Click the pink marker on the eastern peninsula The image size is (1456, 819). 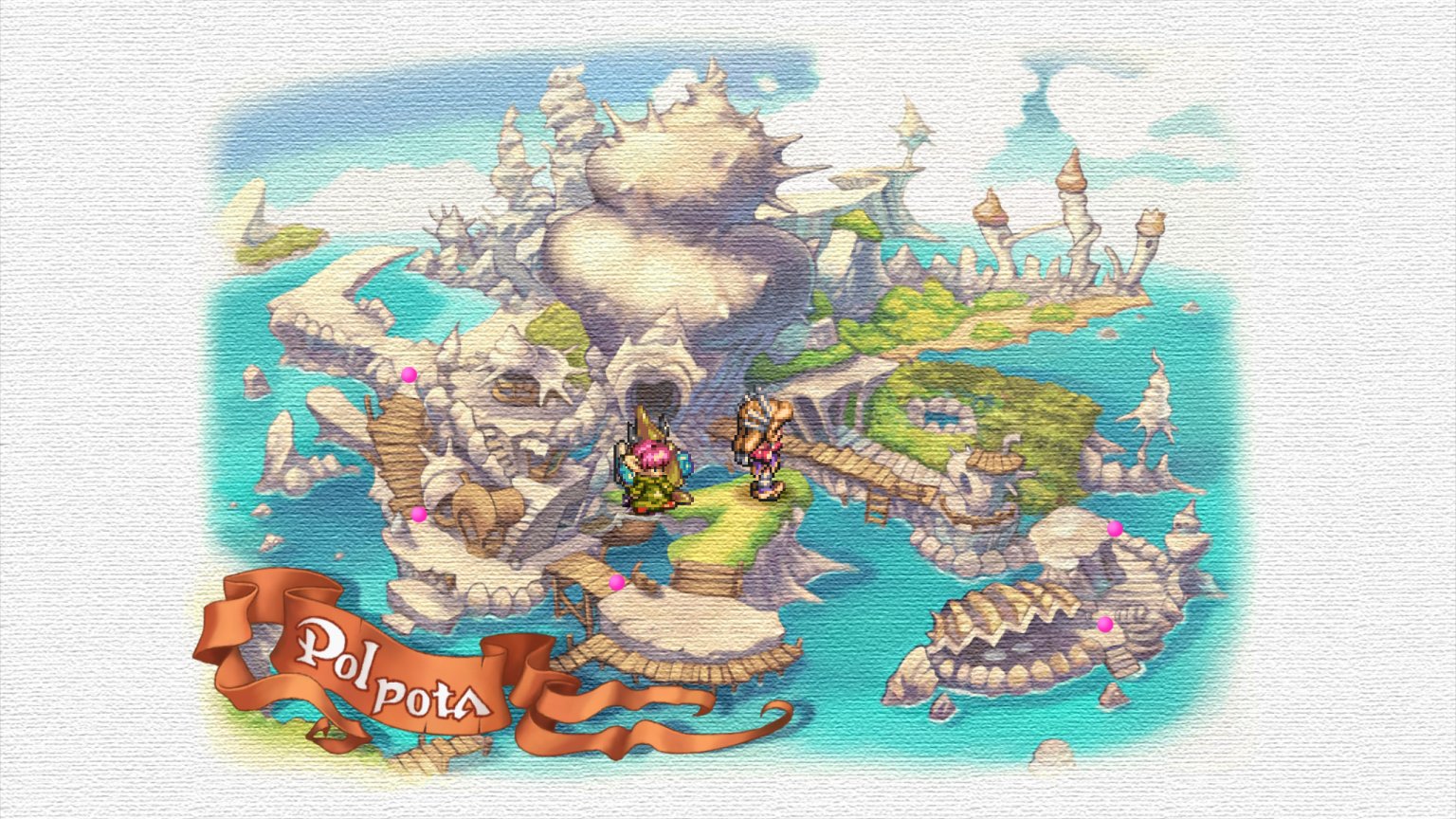[1114, 528]
